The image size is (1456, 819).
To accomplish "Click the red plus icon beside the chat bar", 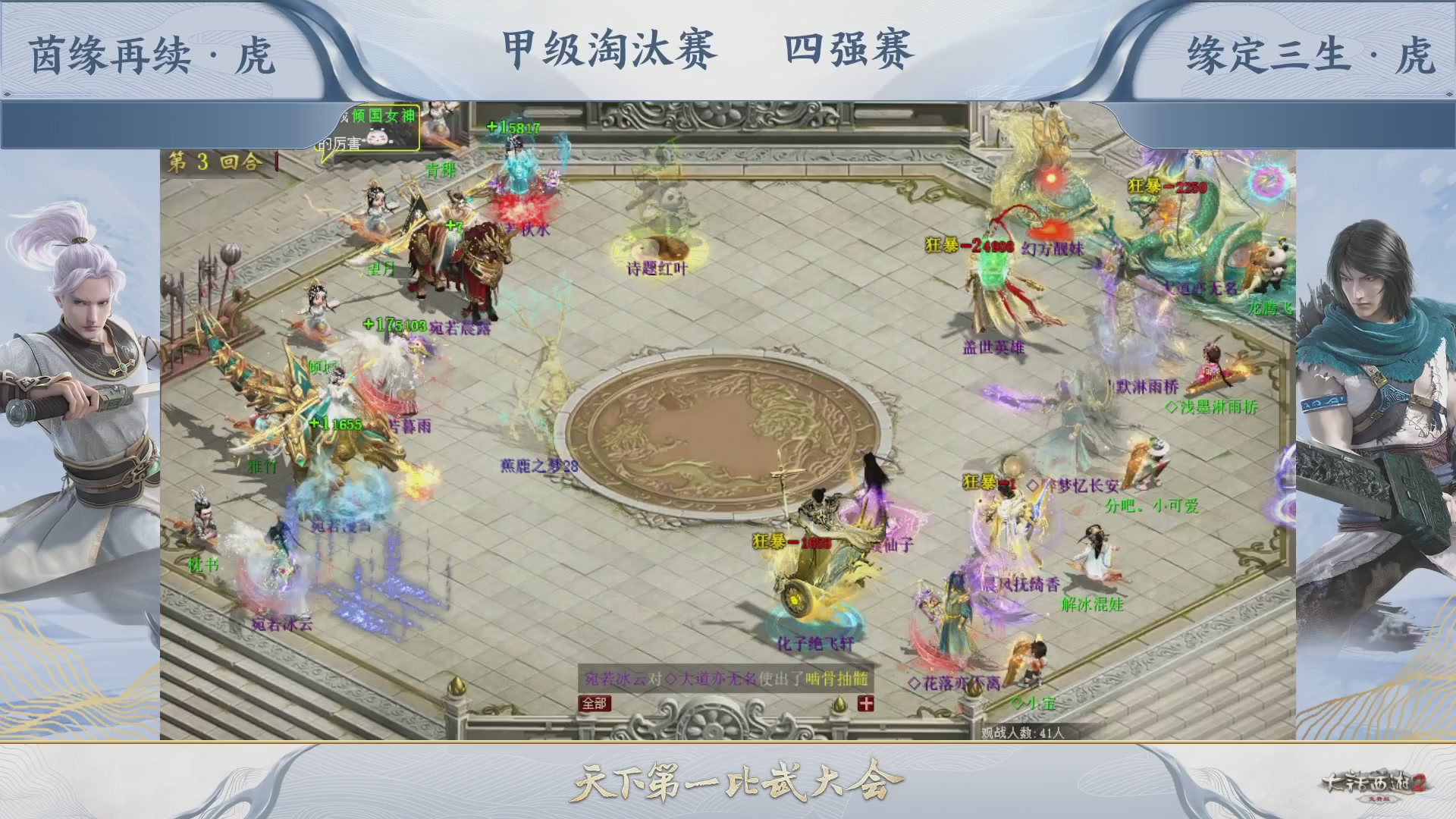I will 866,704.
